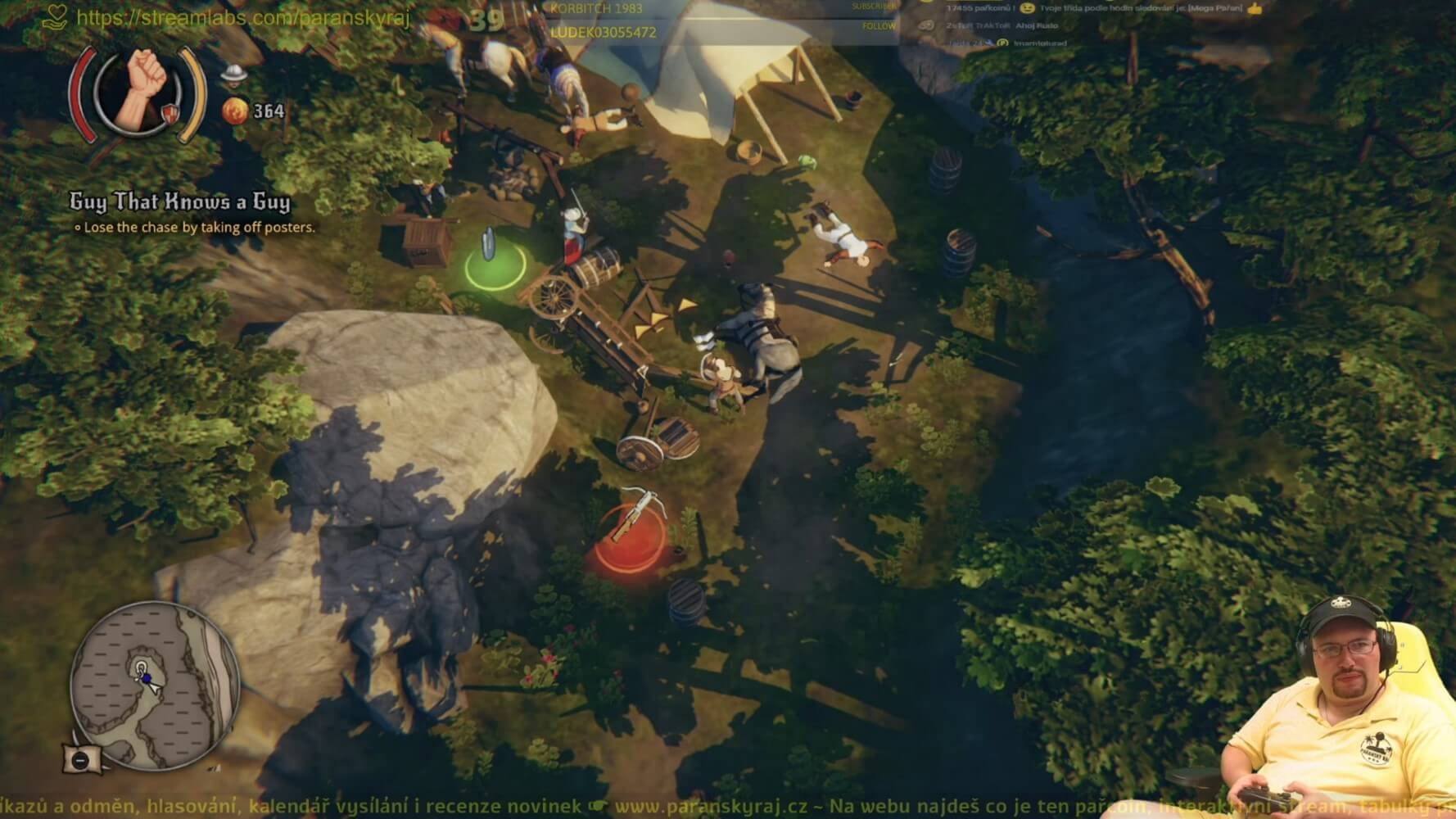Open the Guy That Knows a Guy quest
The width and height of the screenshot is (1456, 819).
[x=179, y=201]
